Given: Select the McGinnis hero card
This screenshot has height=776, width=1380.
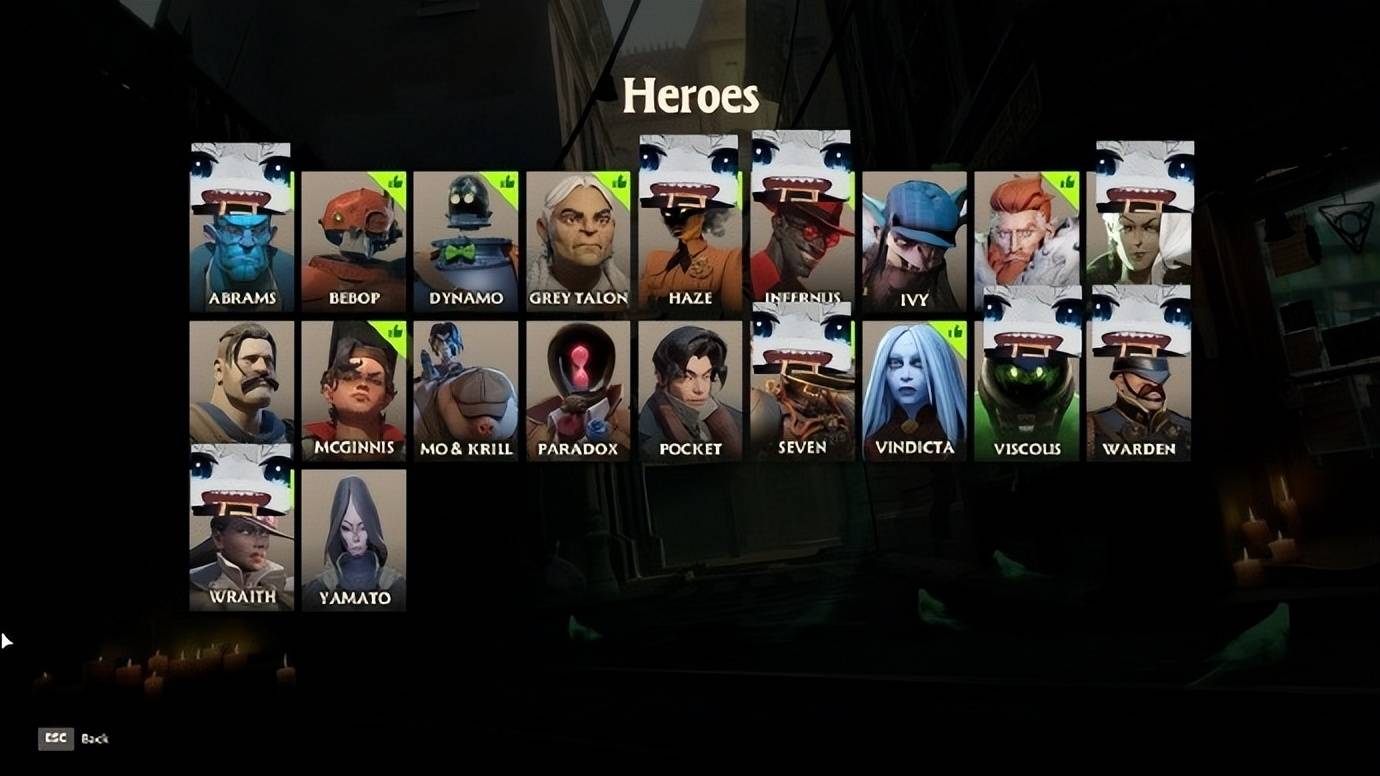Looking at the screenshot, I should pos(354,390).
